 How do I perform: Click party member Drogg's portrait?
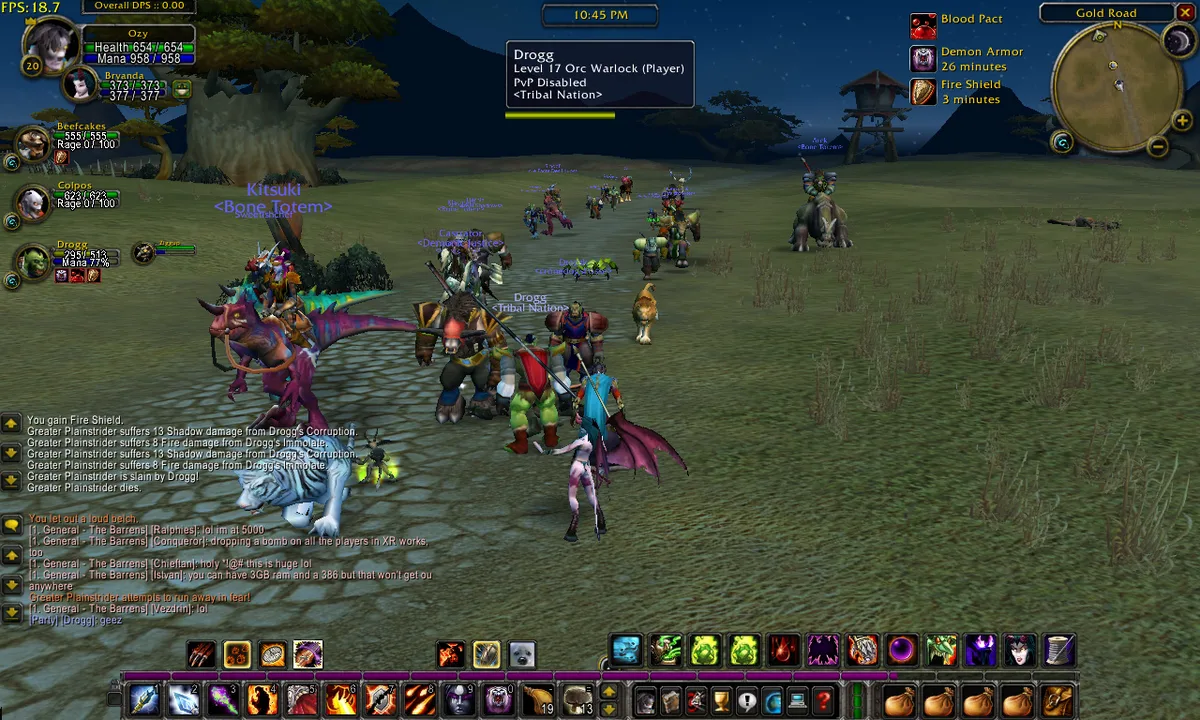click(x=34, y=262)
